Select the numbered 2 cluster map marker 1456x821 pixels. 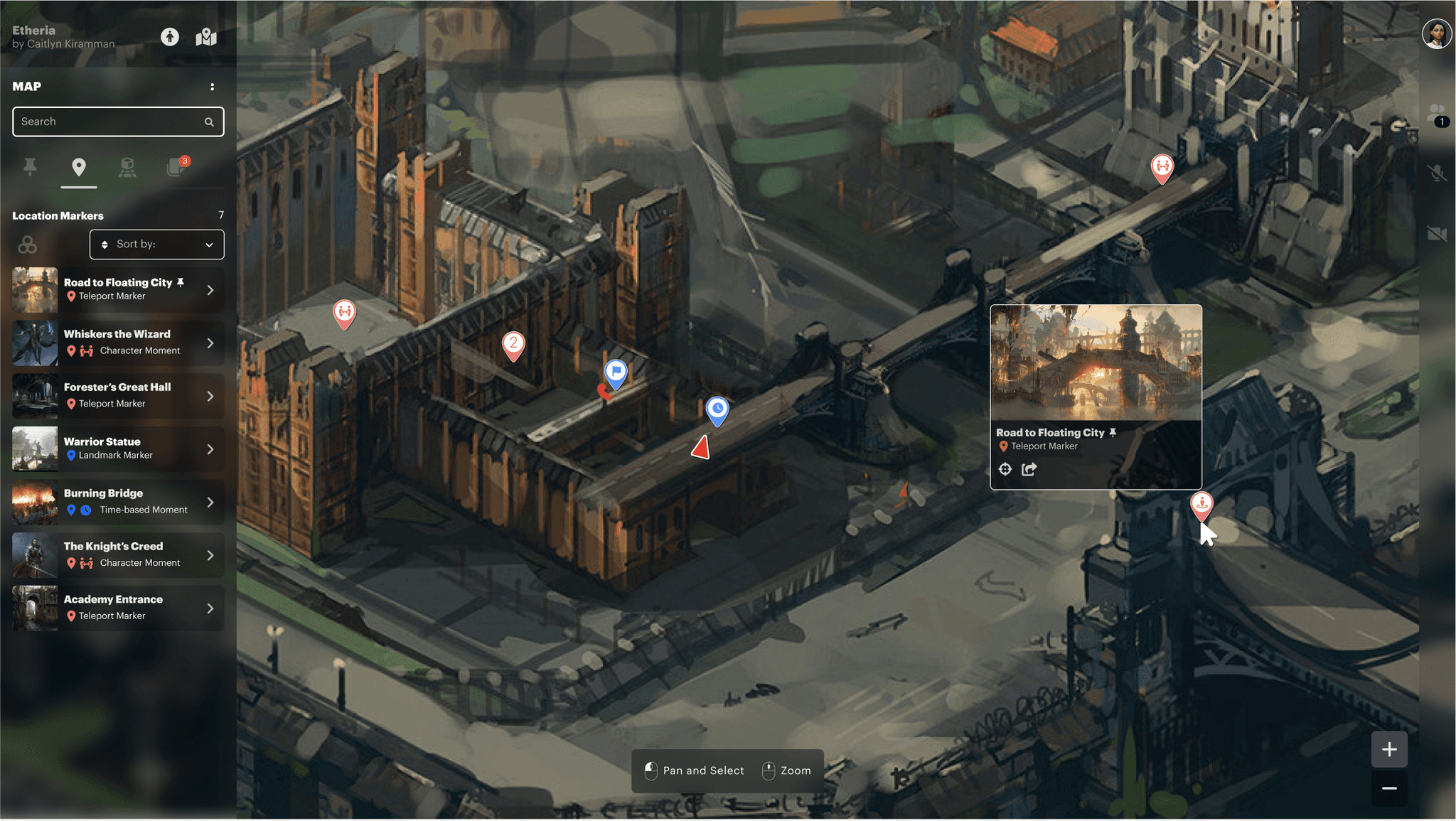(513, 344)
